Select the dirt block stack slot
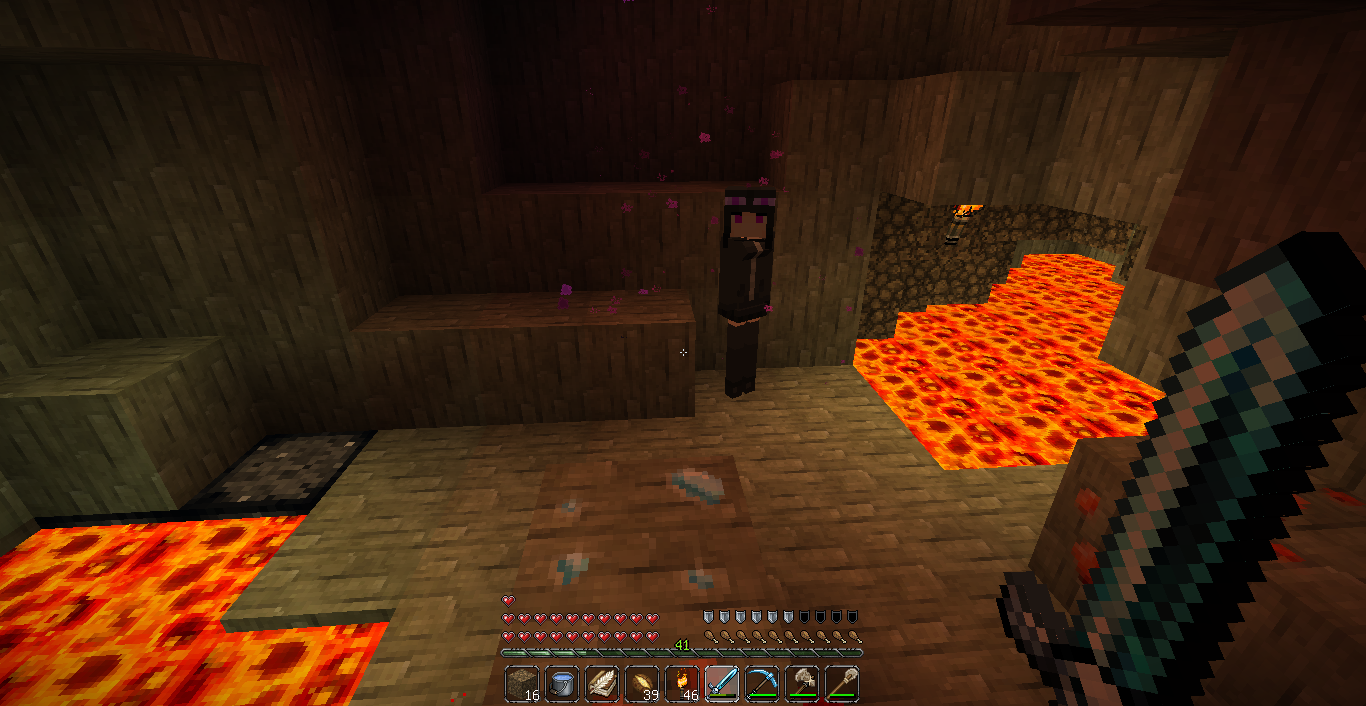This screenshot has height=706, width=1366. tap(522, 684)
